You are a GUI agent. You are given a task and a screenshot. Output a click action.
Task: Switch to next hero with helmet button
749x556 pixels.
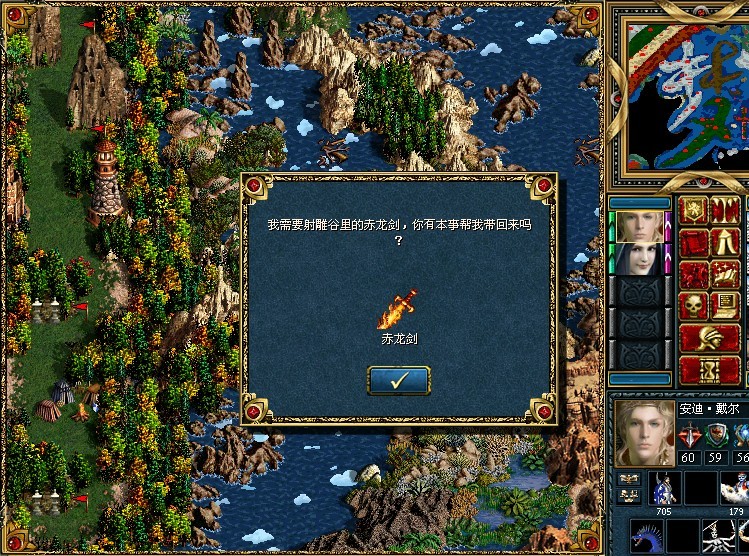[x=710, y=338]
